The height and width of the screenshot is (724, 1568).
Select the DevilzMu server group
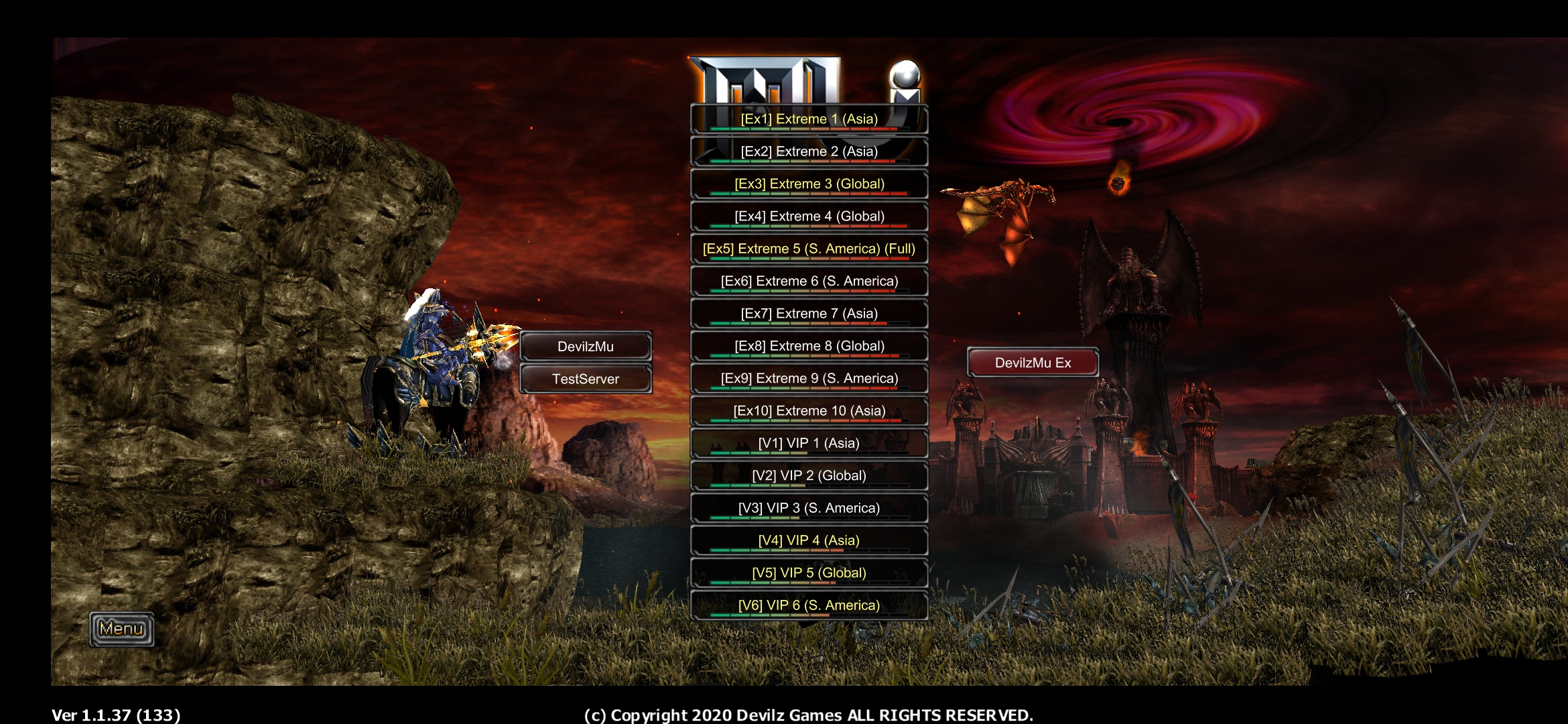pyautogui.click(x=586, y=347)
